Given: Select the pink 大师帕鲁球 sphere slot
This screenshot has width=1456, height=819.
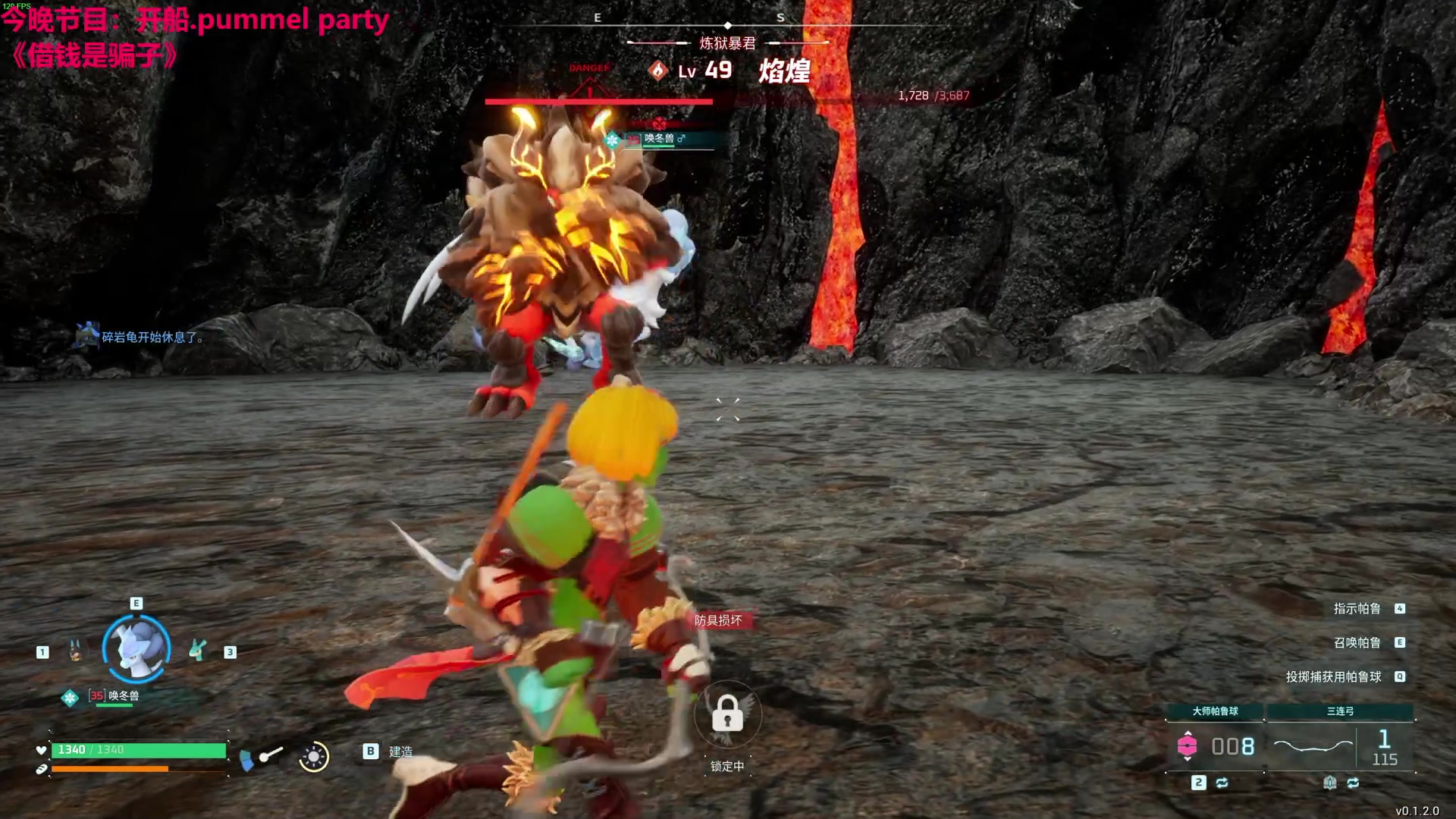Looking at the screenshot, I should coord(1187,746).
